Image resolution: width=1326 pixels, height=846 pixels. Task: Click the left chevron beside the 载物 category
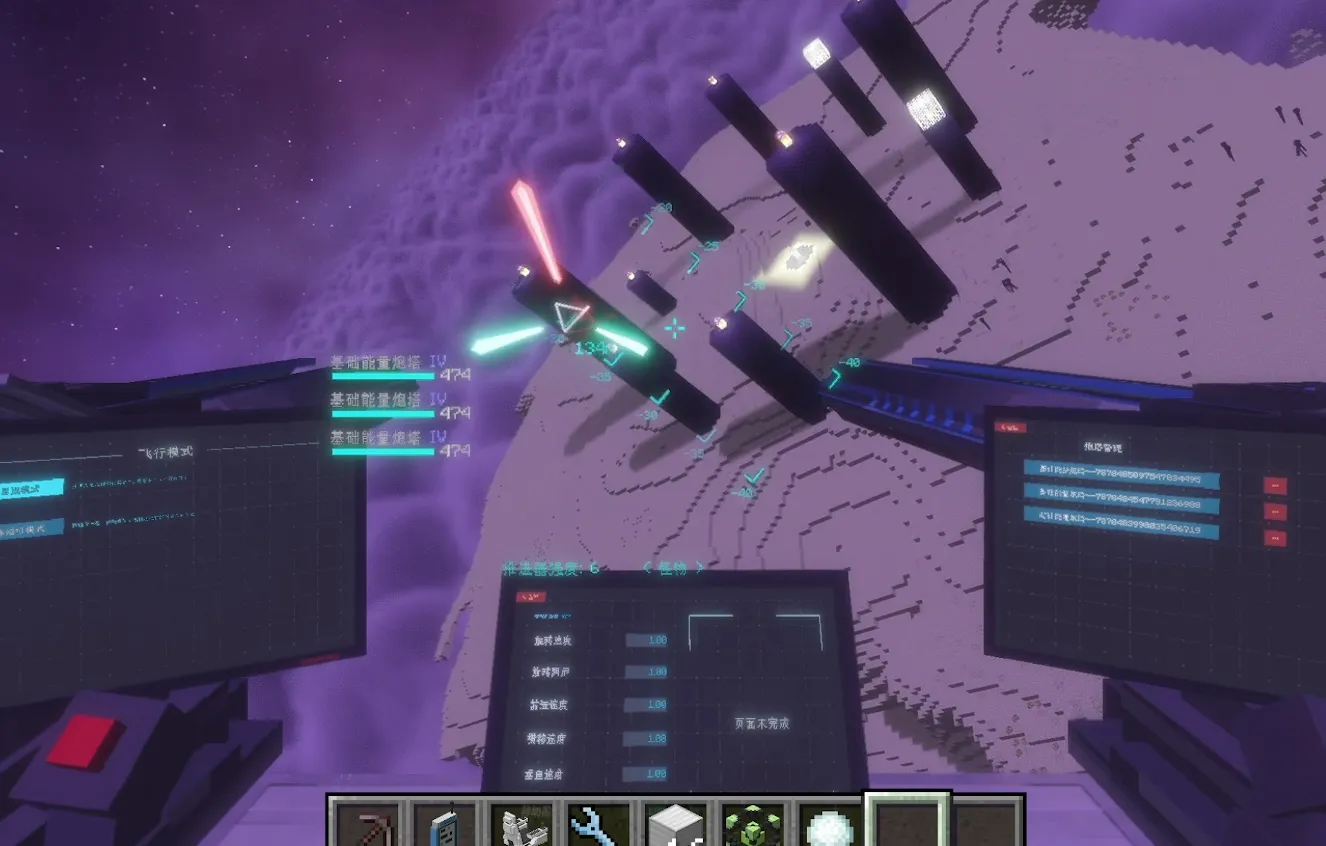(x=647, y=568)
